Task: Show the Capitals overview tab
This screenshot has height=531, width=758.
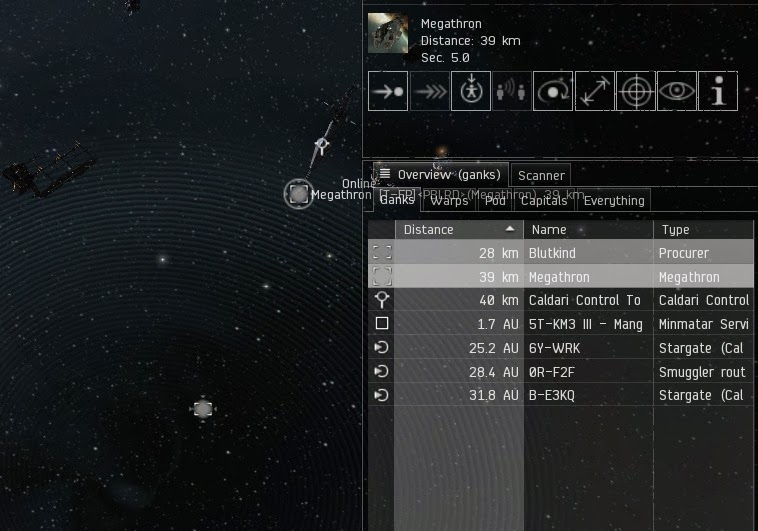Action: [x=544, y=200]
